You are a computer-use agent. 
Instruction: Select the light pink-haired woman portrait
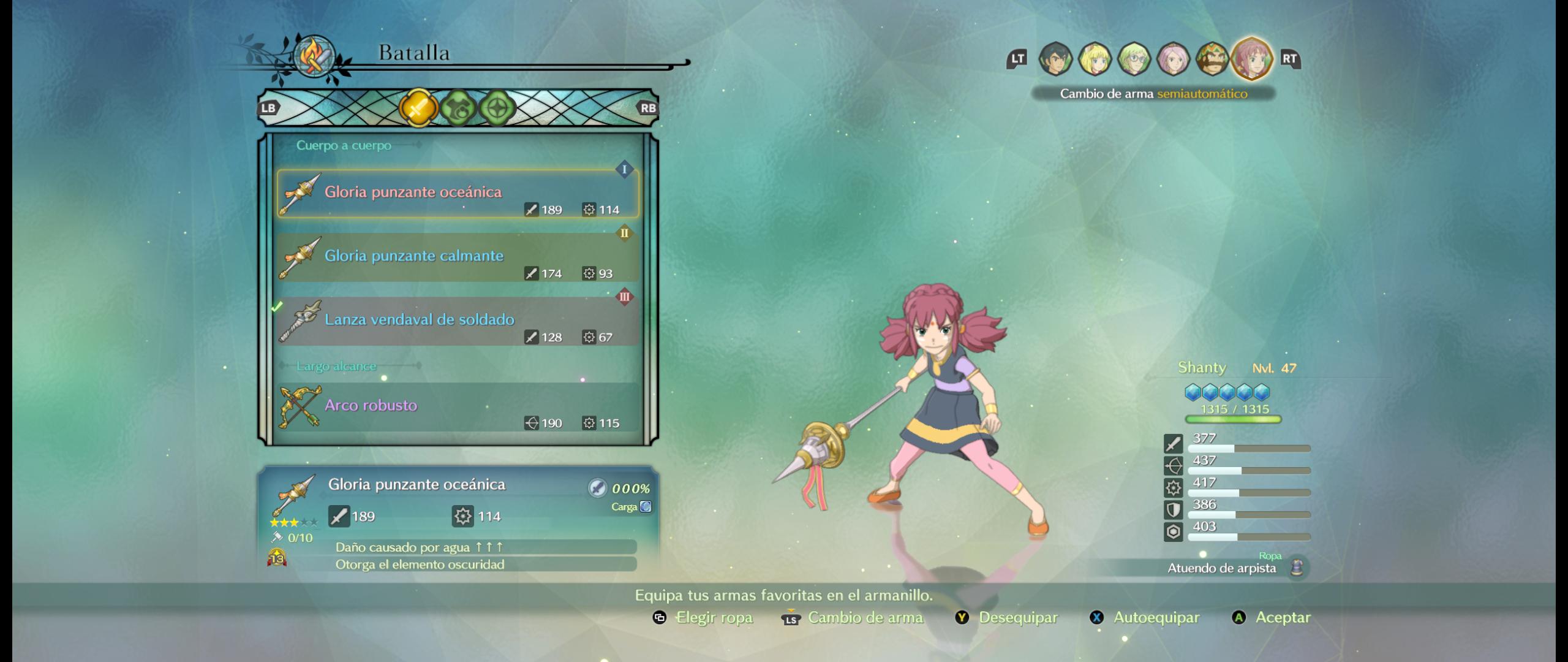pyautogui.click(x=1173, y=59)
